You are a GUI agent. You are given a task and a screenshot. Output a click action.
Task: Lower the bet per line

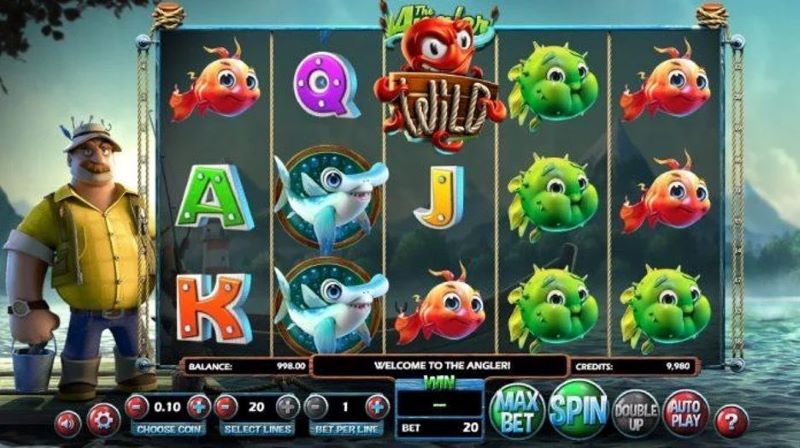click(315, 406)
